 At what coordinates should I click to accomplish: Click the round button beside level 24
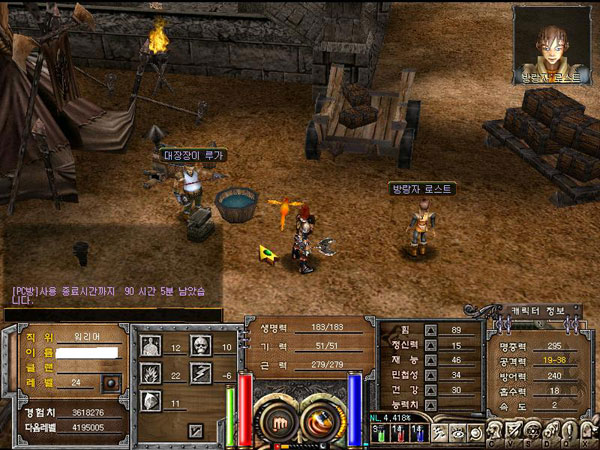pos(112,382)
